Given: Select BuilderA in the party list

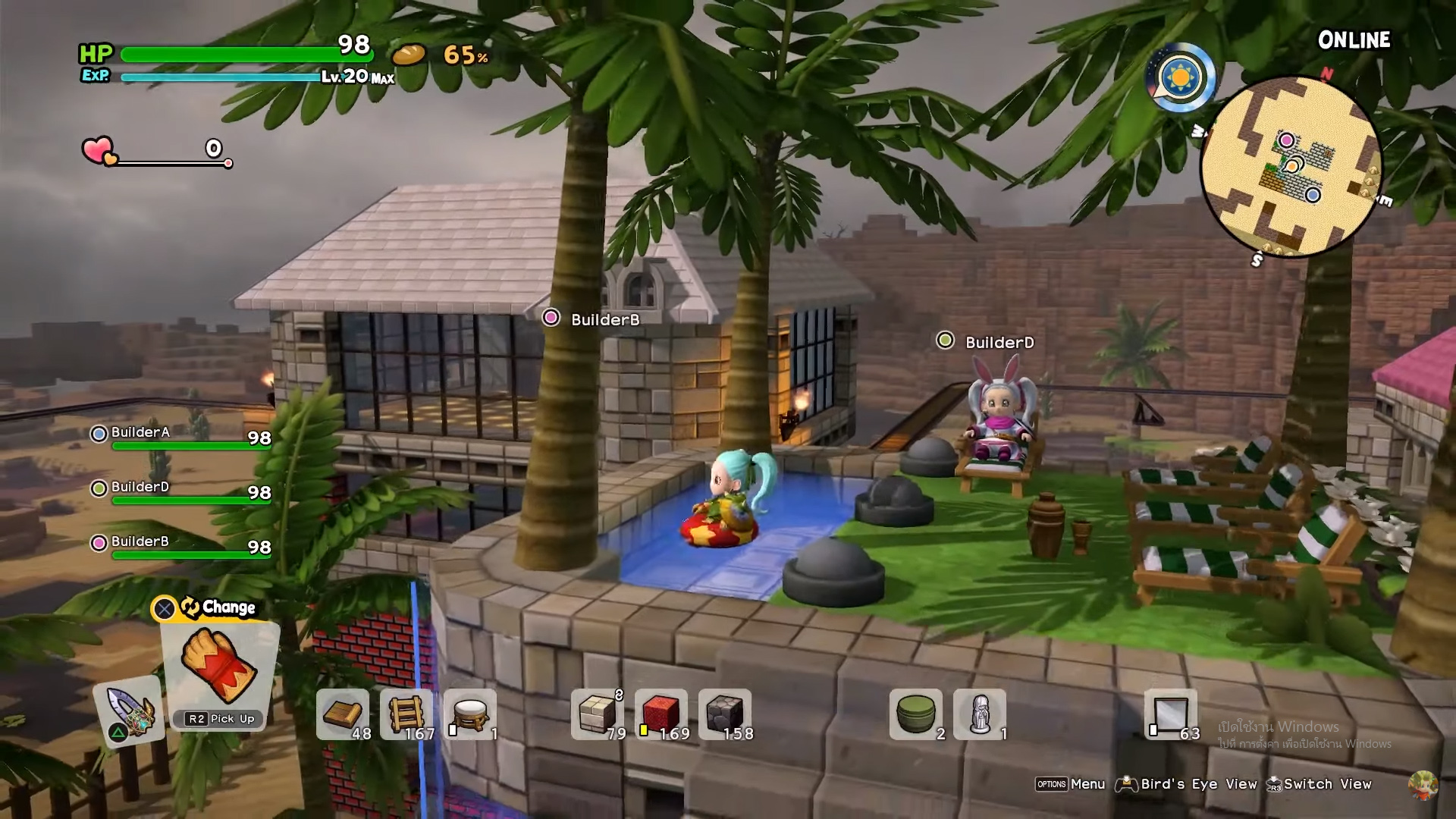Looking at the screenshot, I should point(140,433).
